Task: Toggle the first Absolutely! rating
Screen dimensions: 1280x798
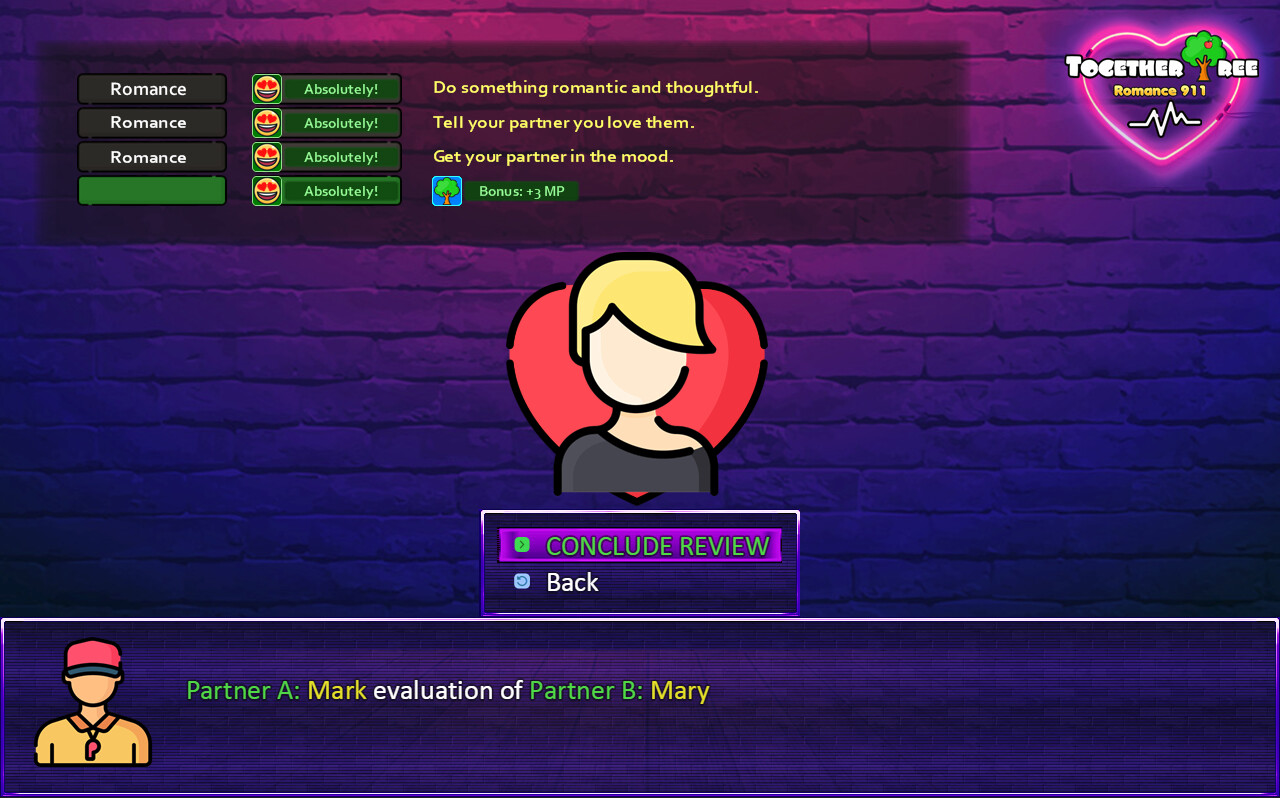Action: tap(340, 88)
